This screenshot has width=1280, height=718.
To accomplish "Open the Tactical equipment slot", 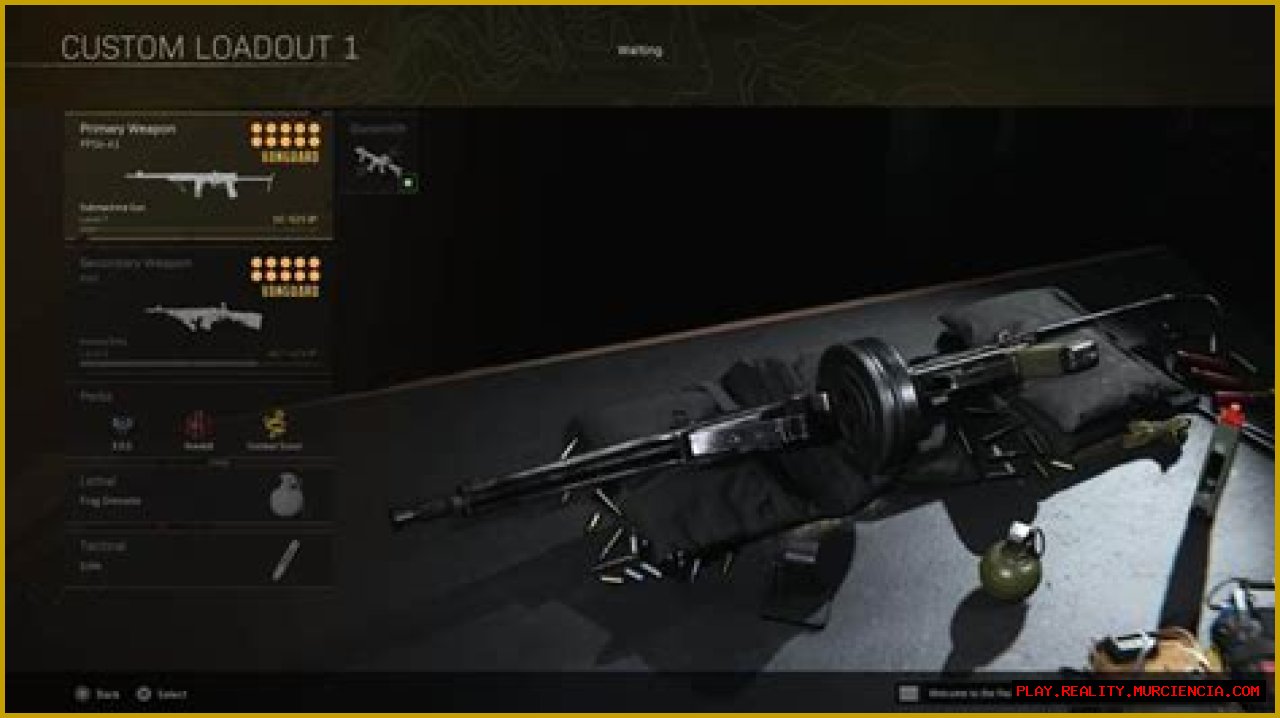I will tap(198, 558).
